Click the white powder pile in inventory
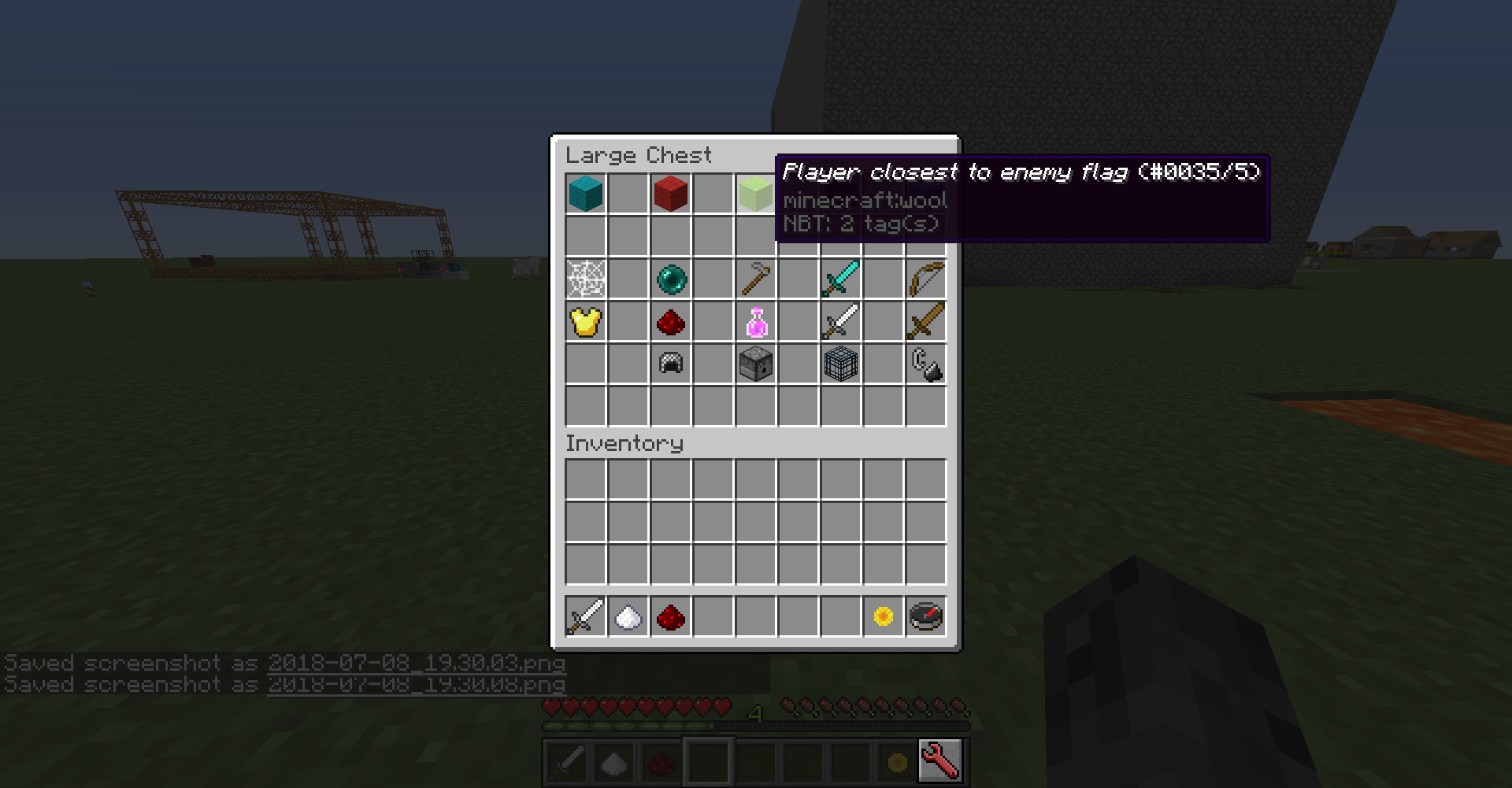The height and width of the screenshot is (788, 1512). pyautogui.click(x=628, y=616)
